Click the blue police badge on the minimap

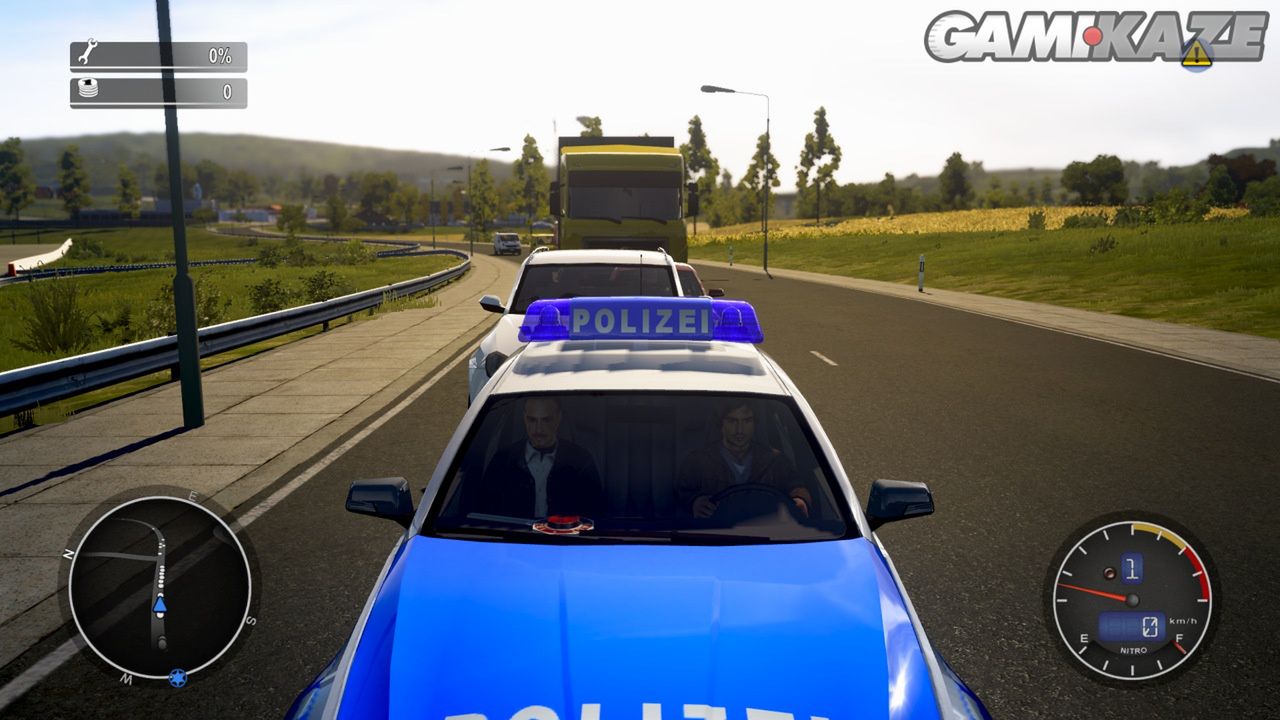click(178, 679)
